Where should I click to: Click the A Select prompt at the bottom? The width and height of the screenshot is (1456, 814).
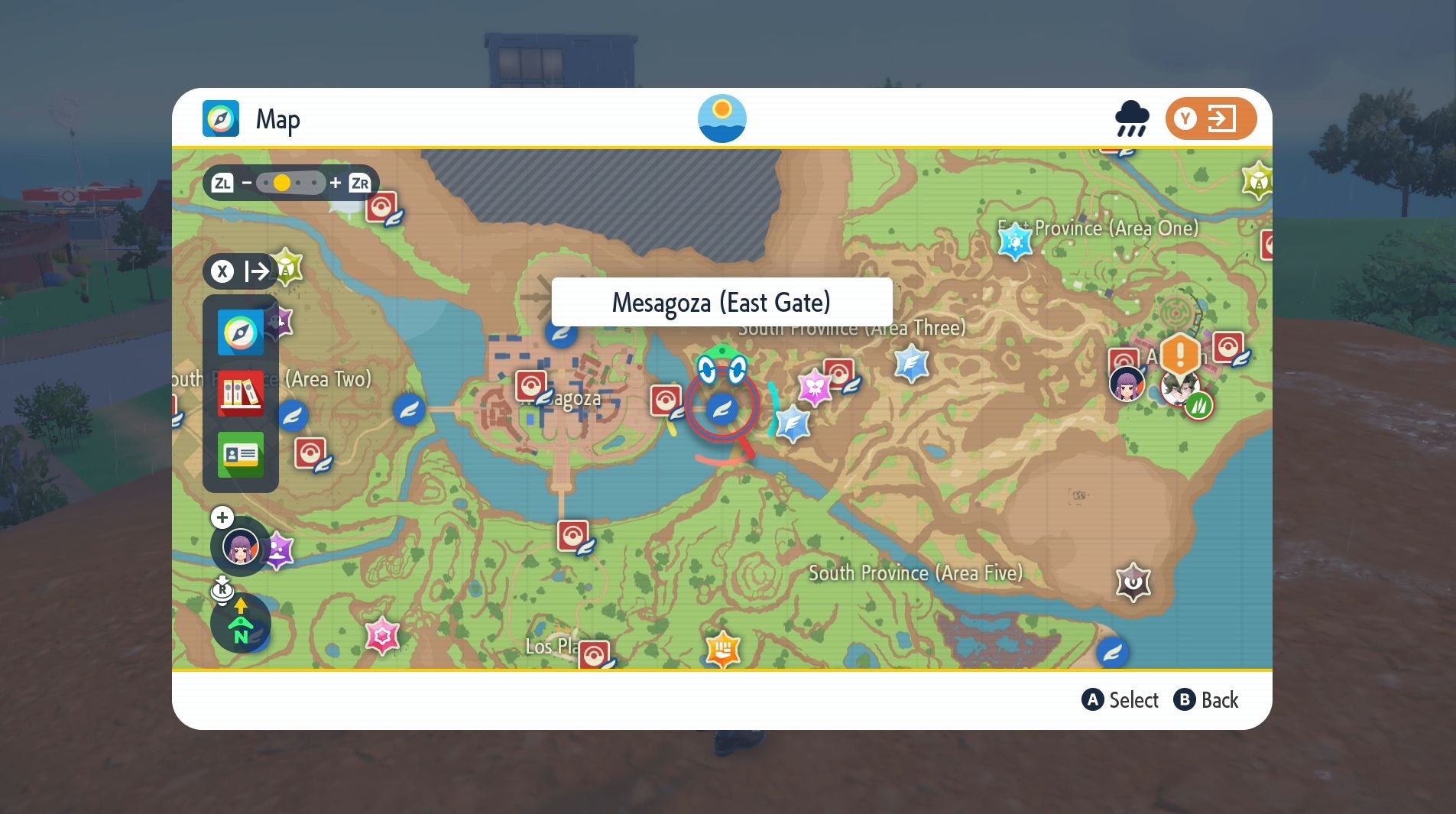pyautogui.click(x=1121, y=699)
